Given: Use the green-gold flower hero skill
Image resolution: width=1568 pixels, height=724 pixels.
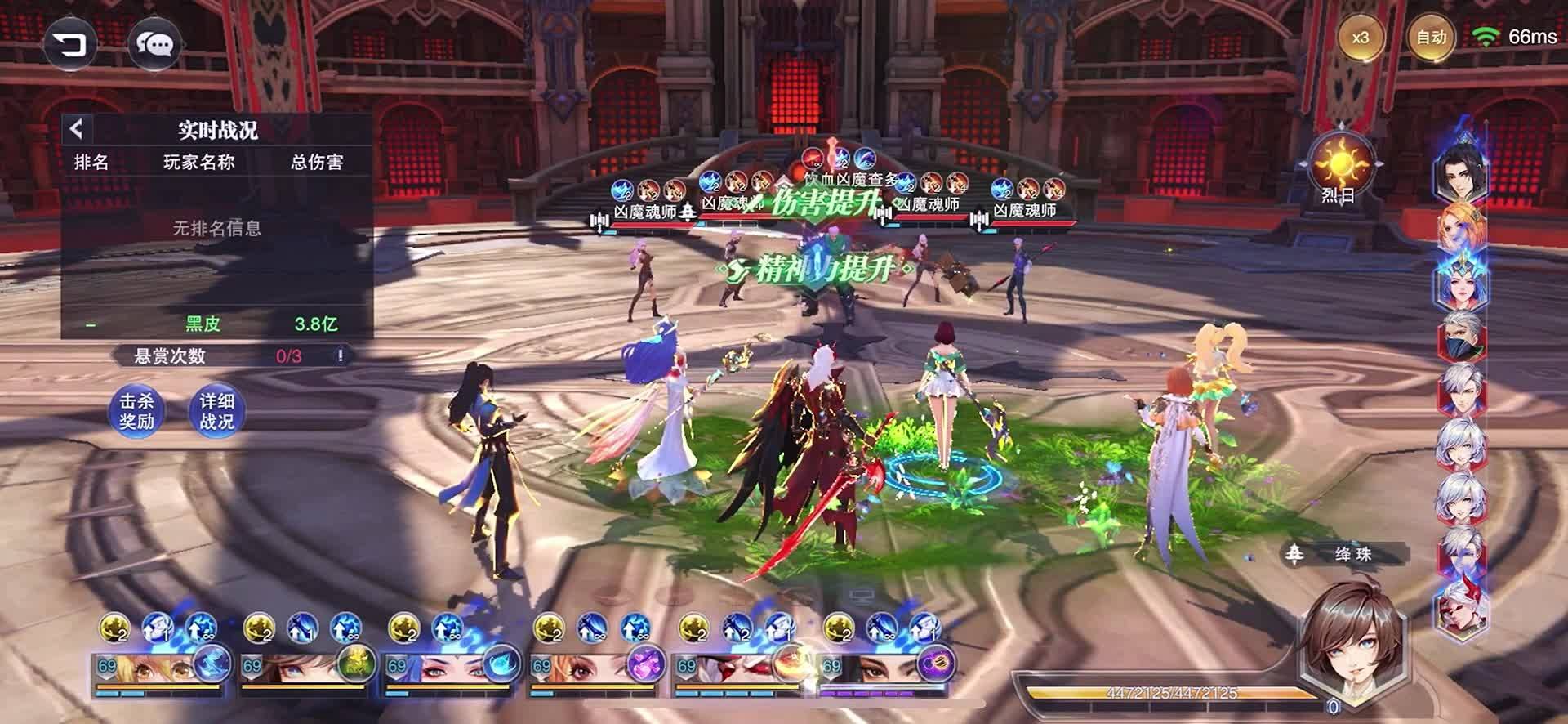Looking at the screenshot, I should point(357,664).
